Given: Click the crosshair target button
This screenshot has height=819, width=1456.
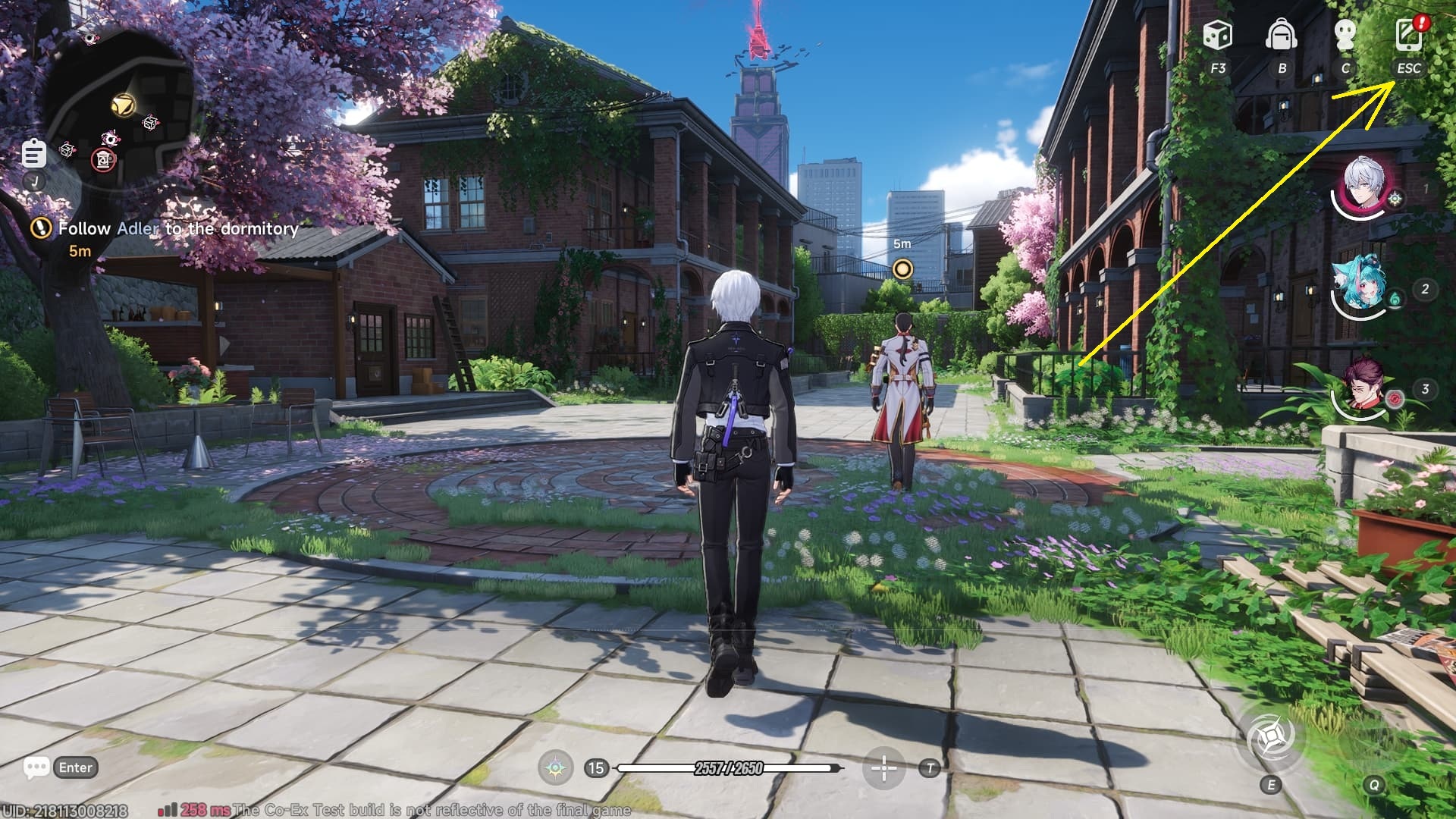Looking at the screenshot, I should [883, 768].
